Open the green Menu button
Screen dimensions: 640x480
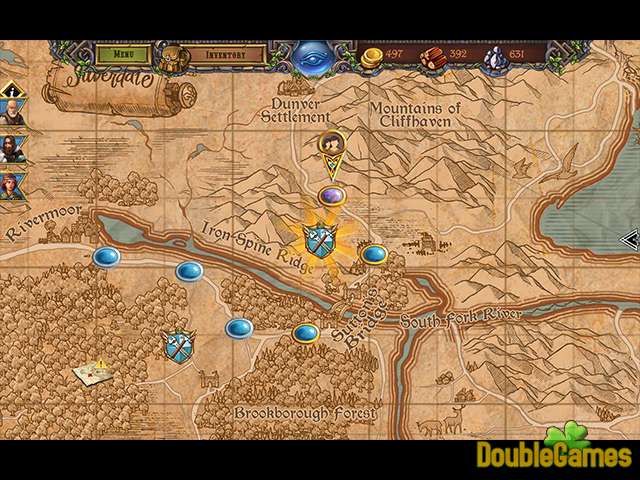click(x=125, y=53)
